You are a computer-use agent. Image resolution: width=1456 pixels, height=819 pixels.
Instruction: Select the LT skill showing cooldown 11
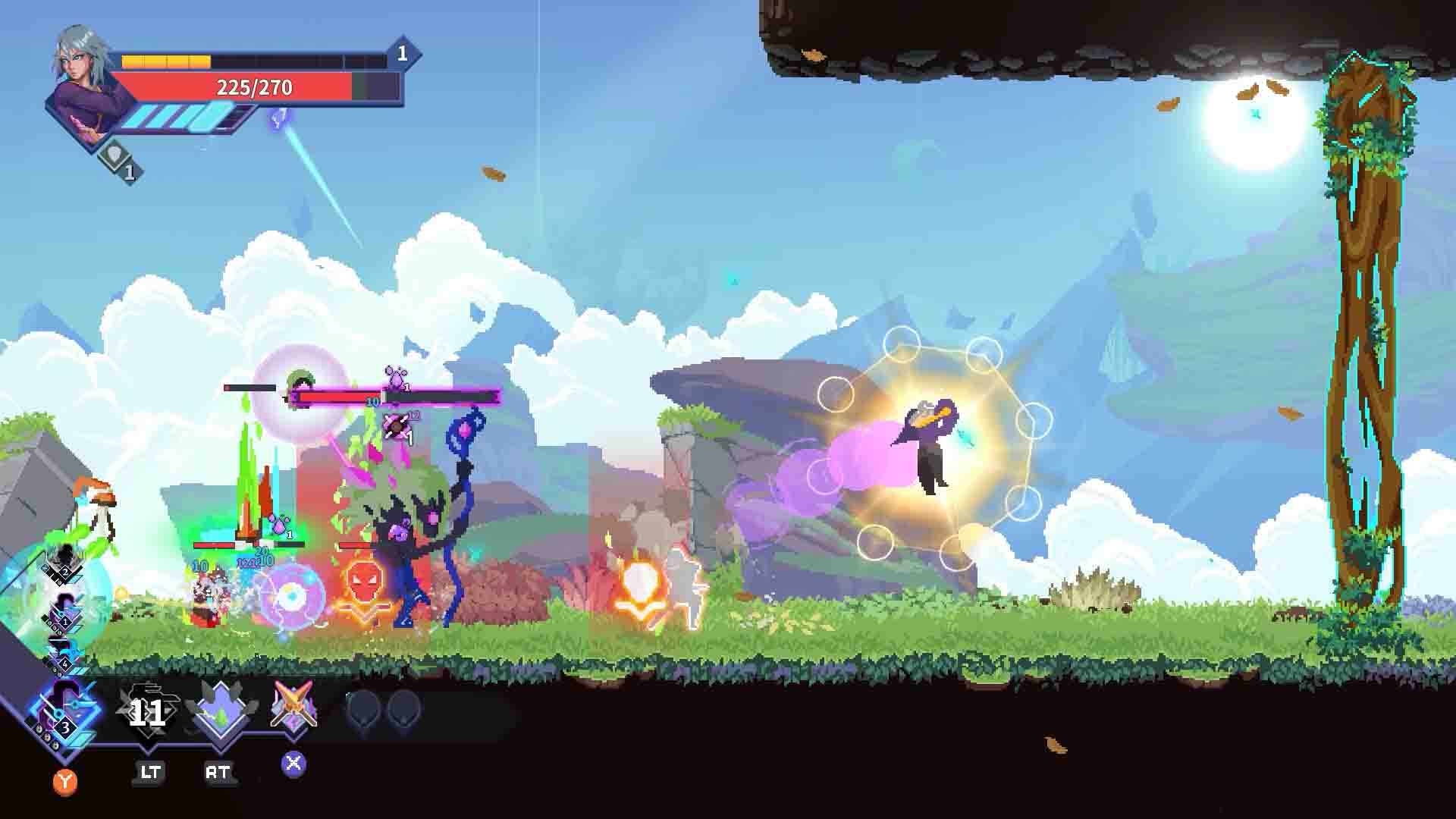pyautogui.click(x=148, y=711)
